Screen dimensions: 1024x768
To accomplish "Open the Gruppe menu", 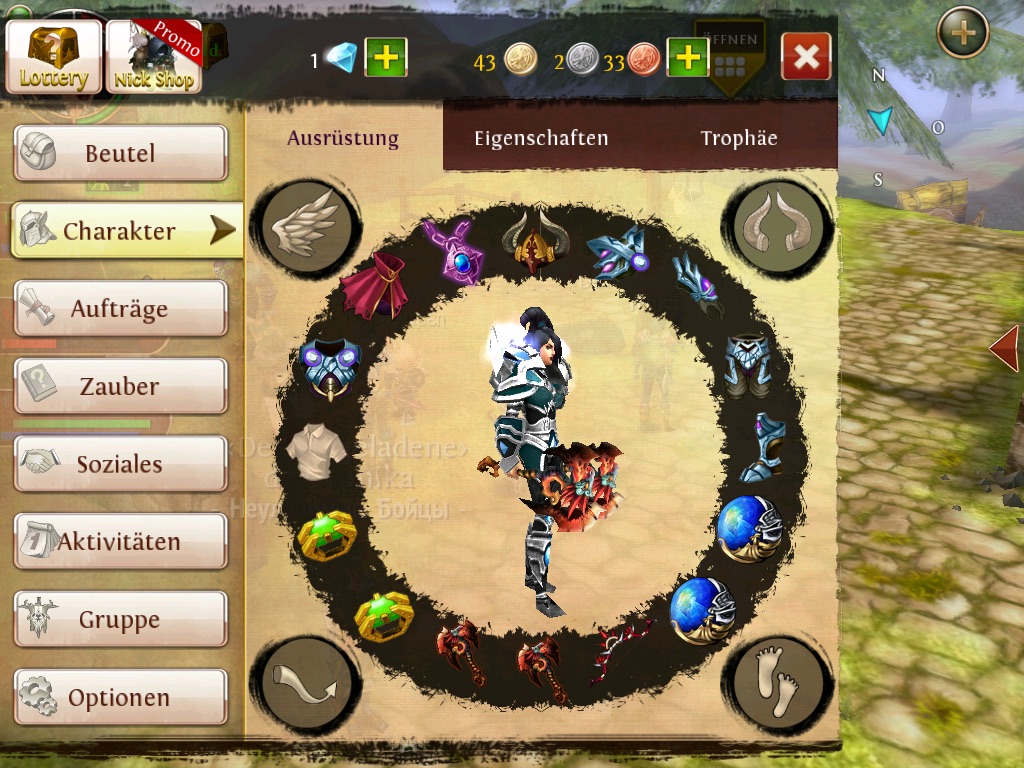I will 120,620.
